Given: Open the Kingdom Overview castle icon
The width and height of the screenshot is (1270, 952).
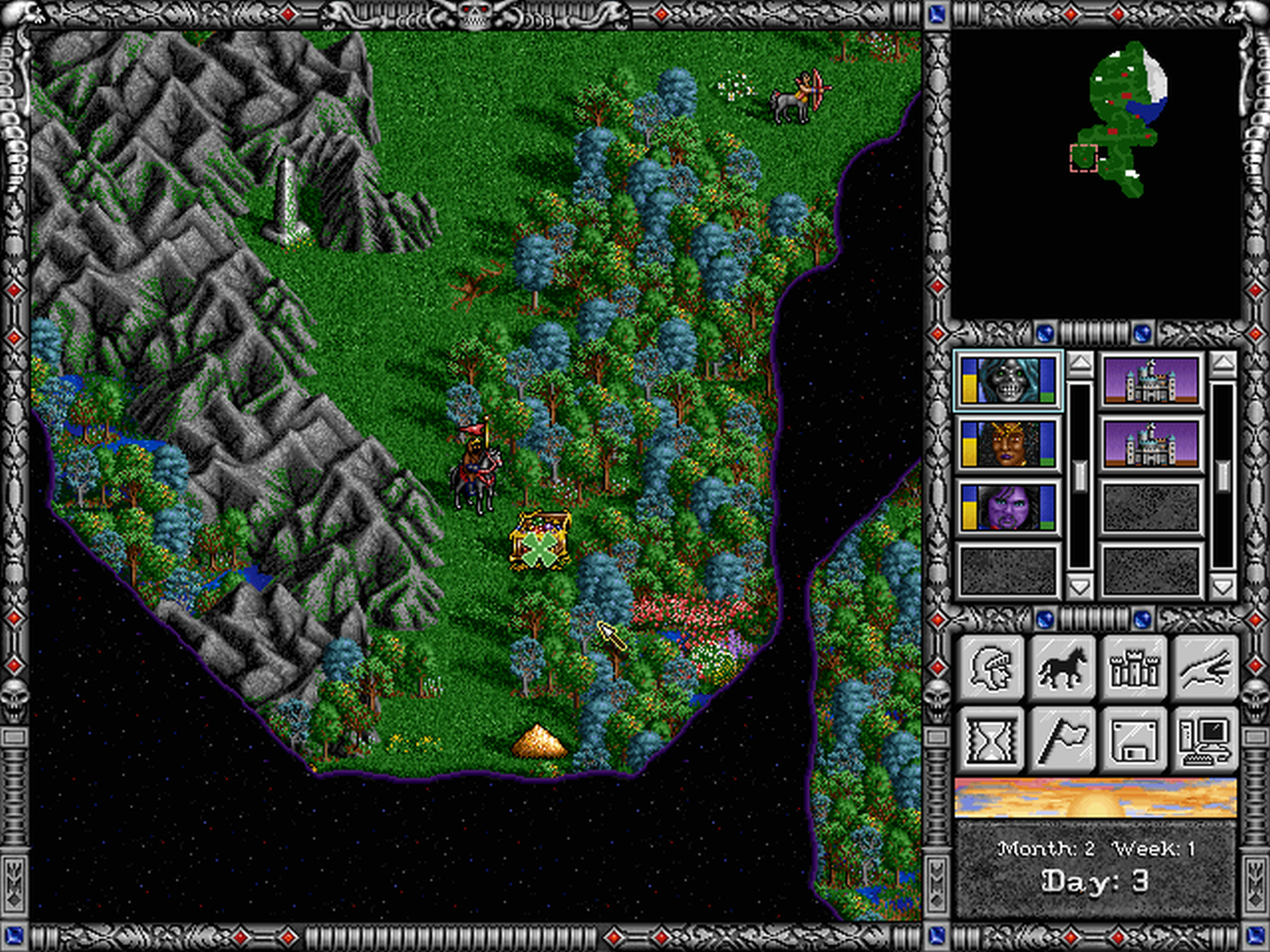Looking at the screenshot, I should pos(1134,668).
